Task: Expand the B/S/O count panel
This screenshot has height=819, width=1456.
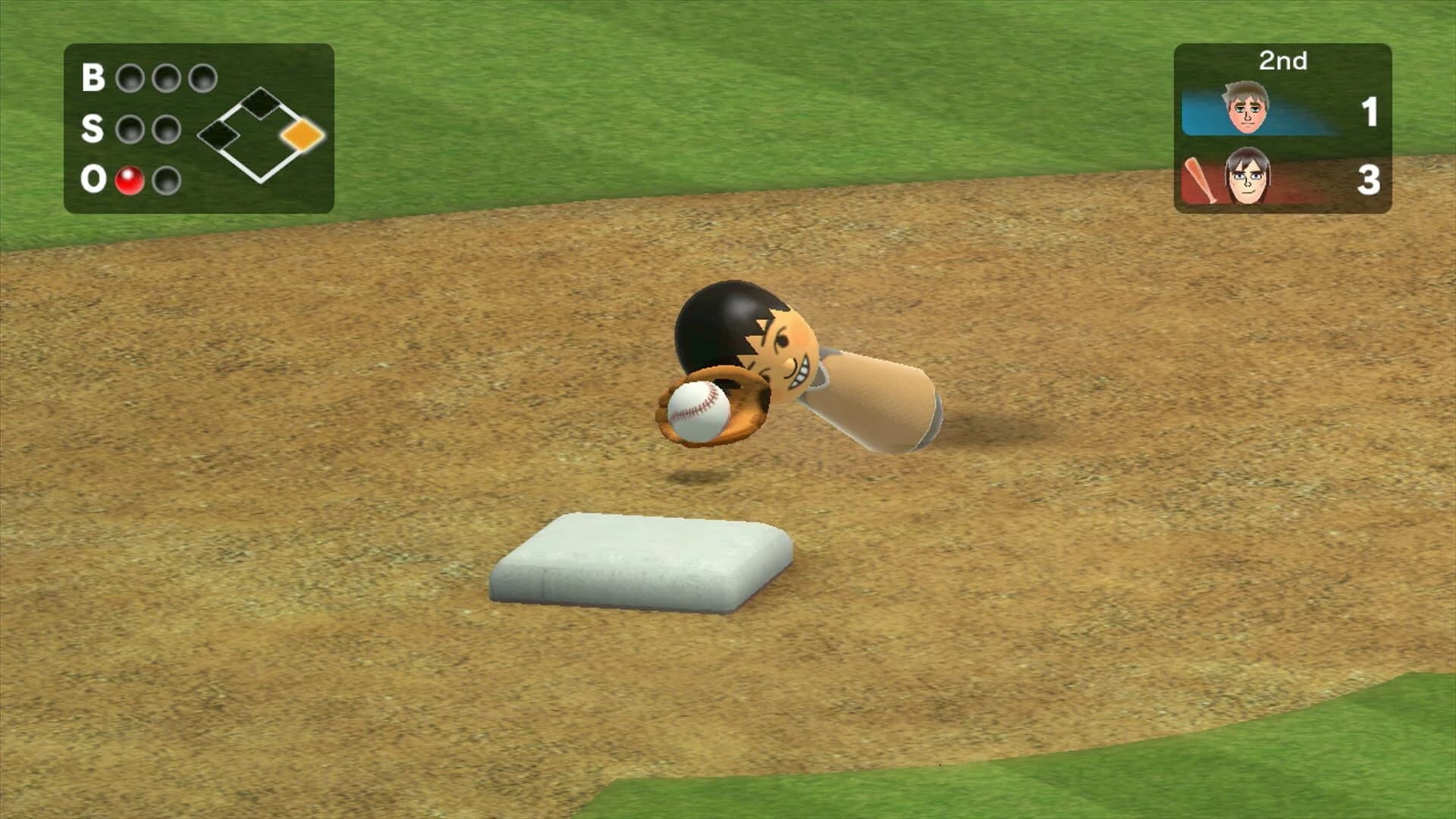Action: pos(201,129)
